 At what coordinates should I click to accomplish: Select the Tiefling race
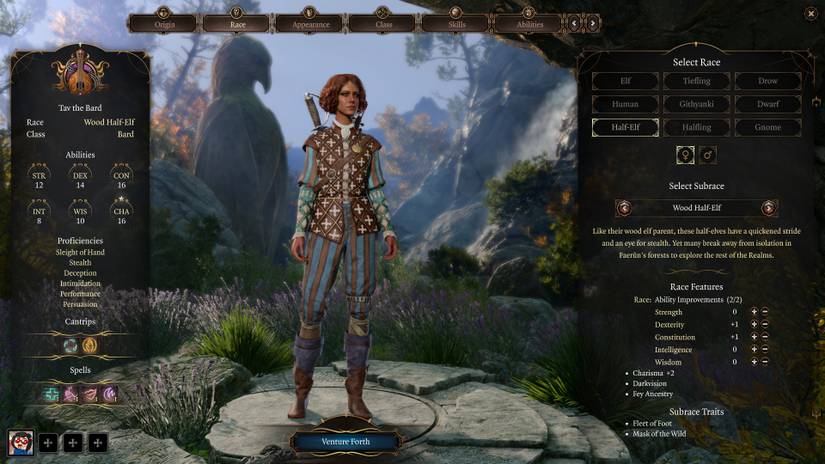tap(697, 81)
